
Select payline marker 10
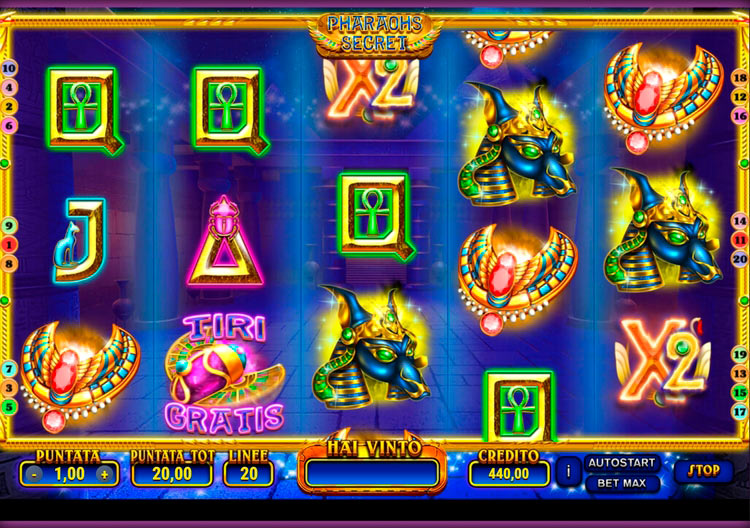[9, 68]
